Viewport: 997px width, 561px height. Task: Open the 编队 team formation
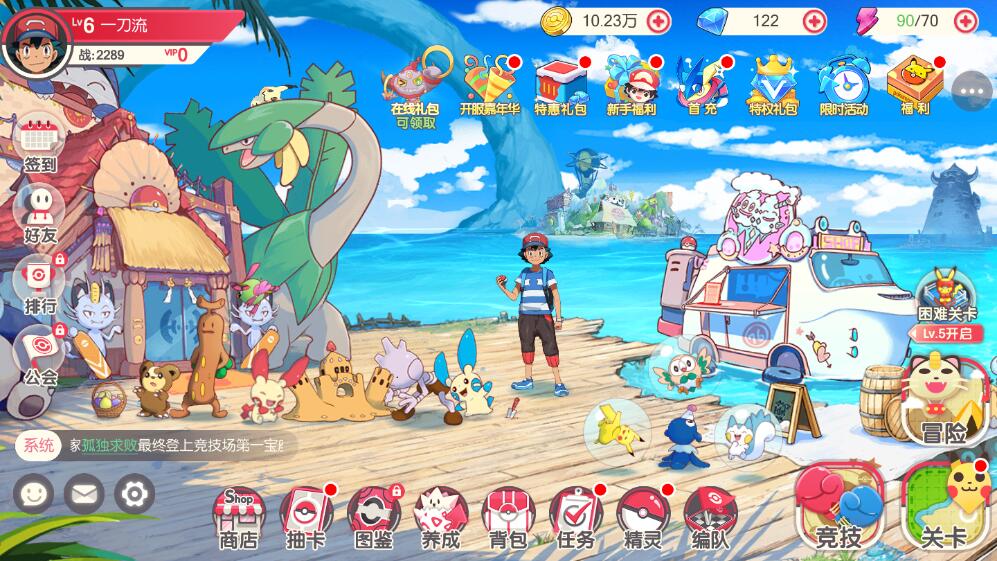(710, 516)
